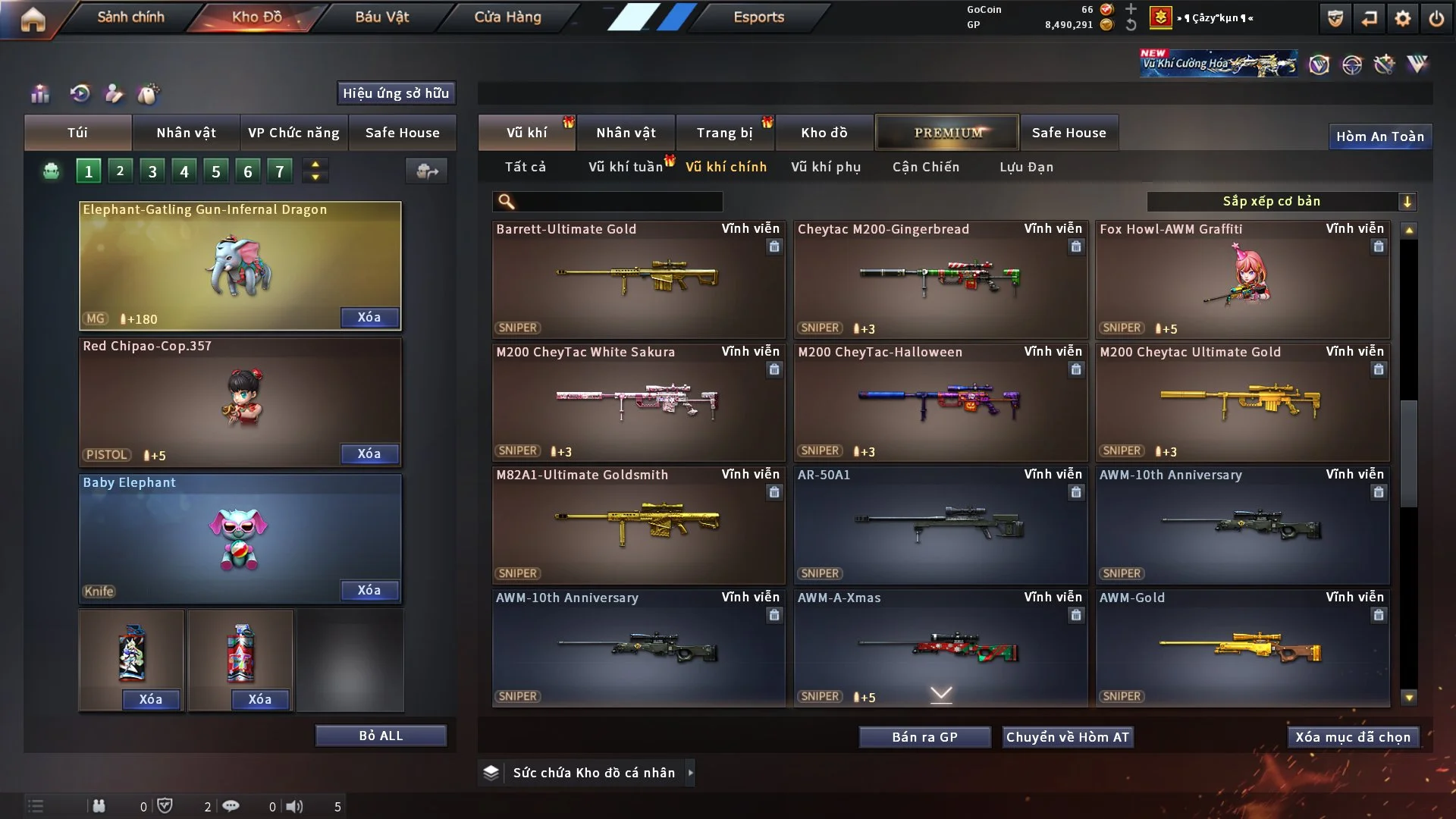Pick the M200 CheyTac-Halloween sniper
Screen dimensions: 1456x819
(x=940, y=402)
